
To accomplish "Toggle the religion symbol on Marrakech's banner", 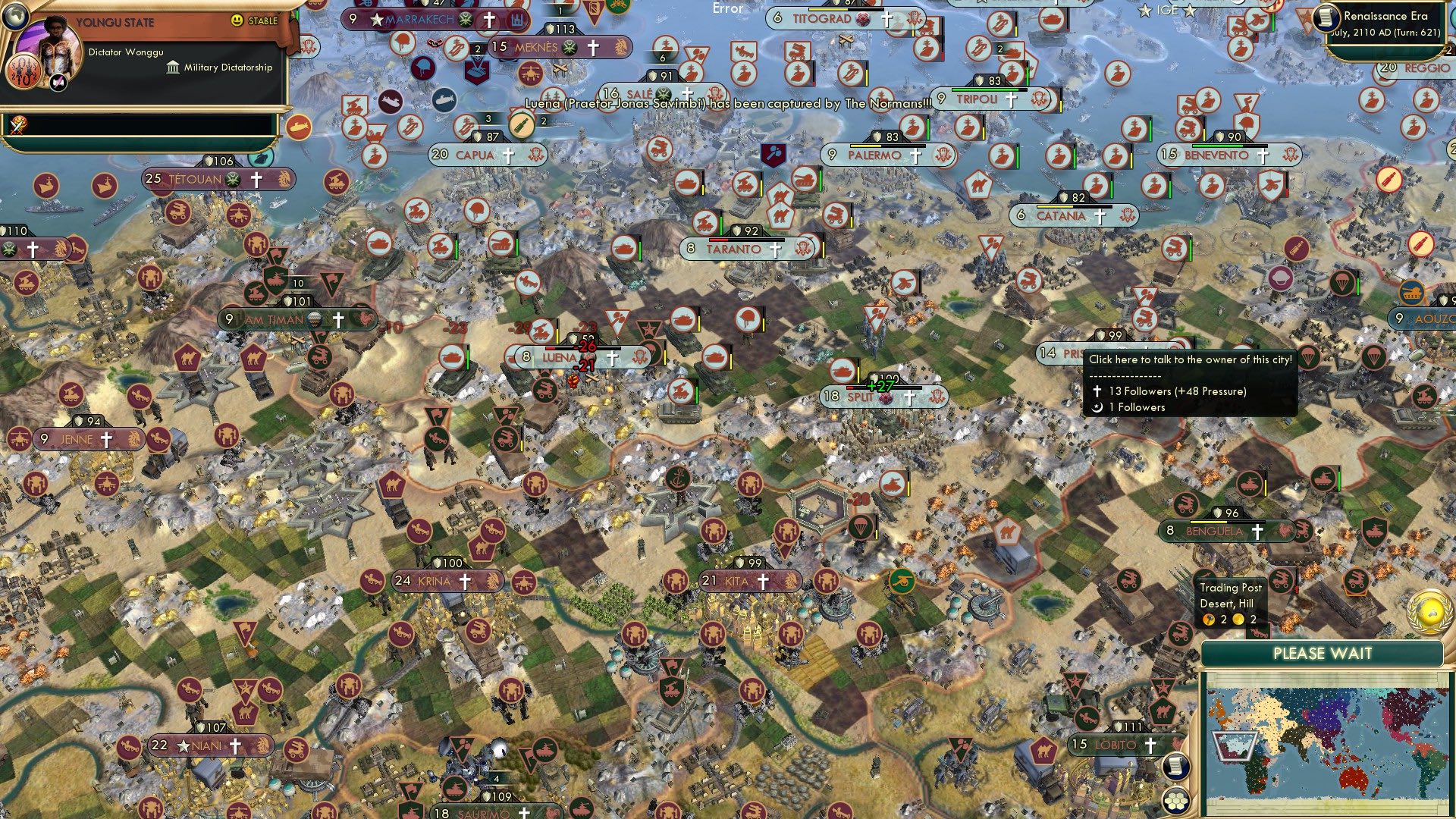I will click(490, 17).
